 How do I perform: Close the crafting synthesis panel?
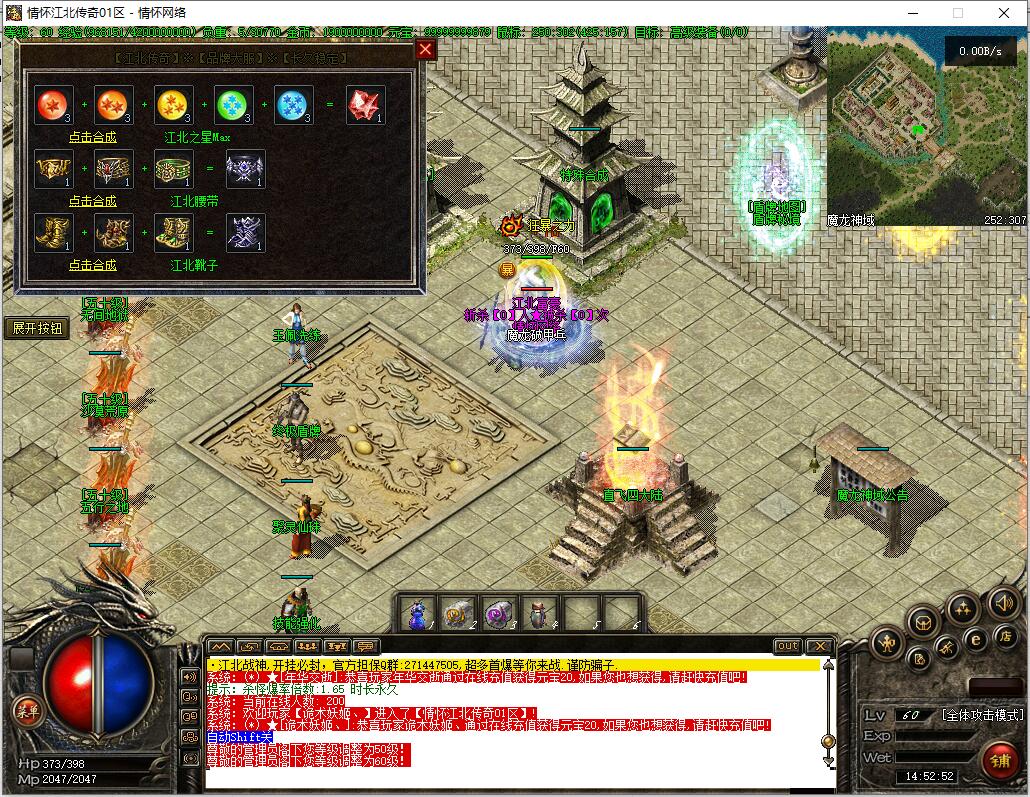[x=426, y=49]
